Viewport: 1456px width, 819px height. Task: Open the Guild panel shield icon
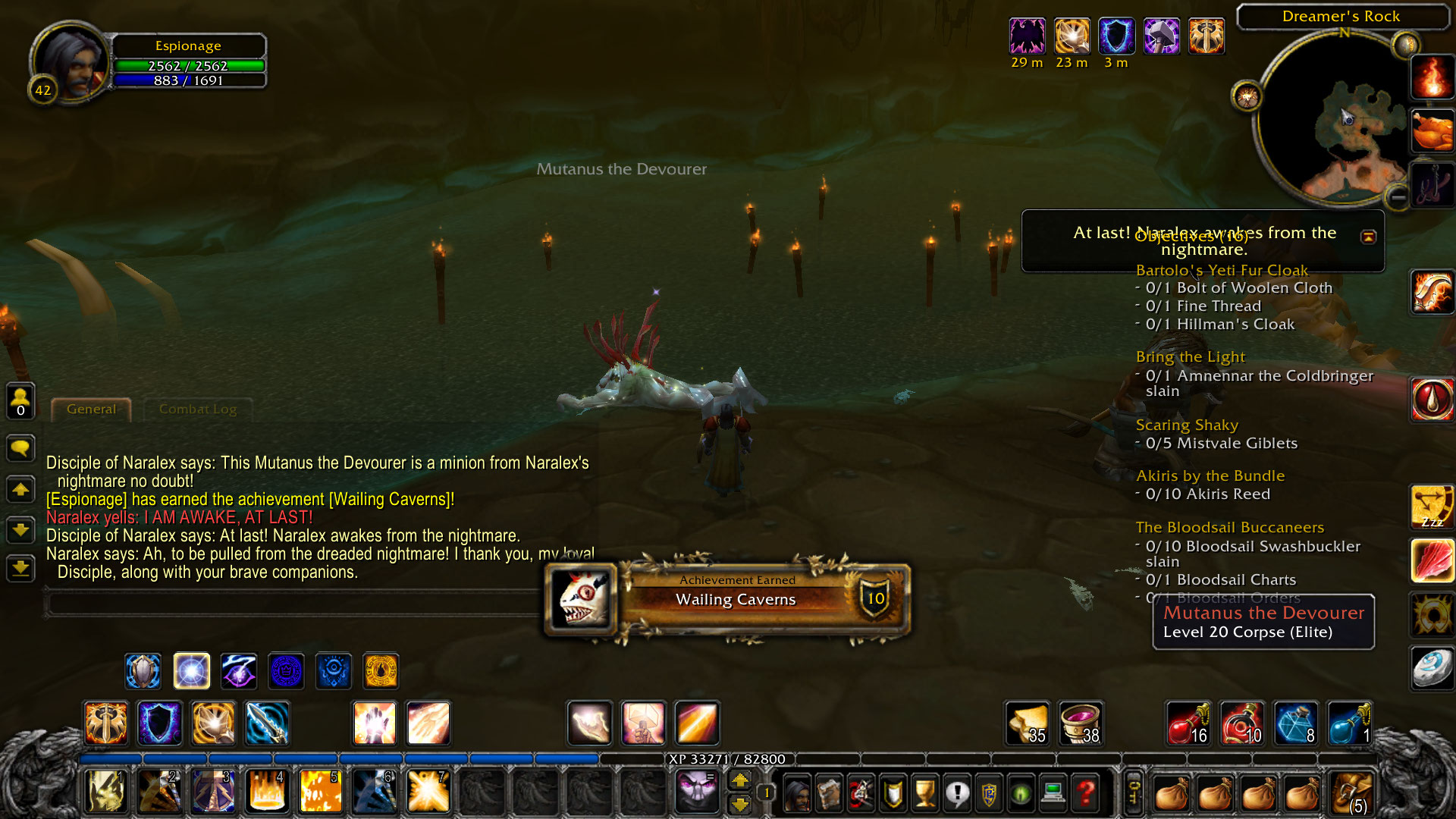point(891,792)
